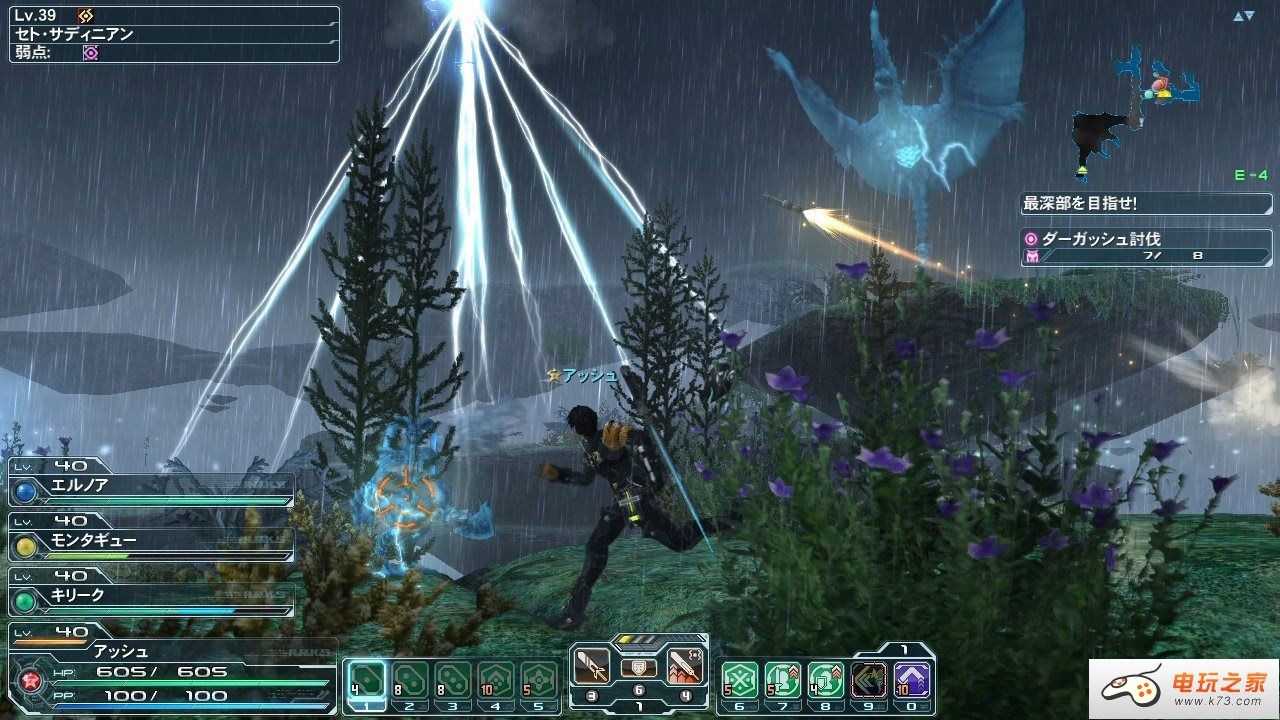Click the shield guard icon in weapon palette

[x=639, y=667]
